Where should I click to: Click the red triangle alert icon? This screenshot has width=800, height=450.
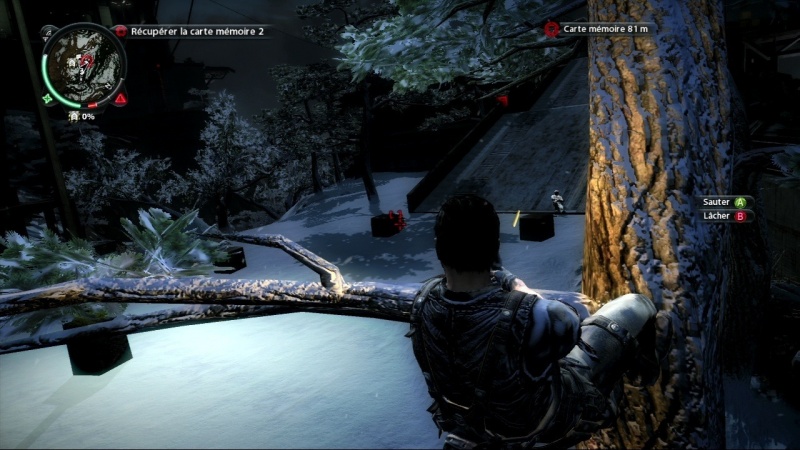pyautogui.click(x=120, y=99)
